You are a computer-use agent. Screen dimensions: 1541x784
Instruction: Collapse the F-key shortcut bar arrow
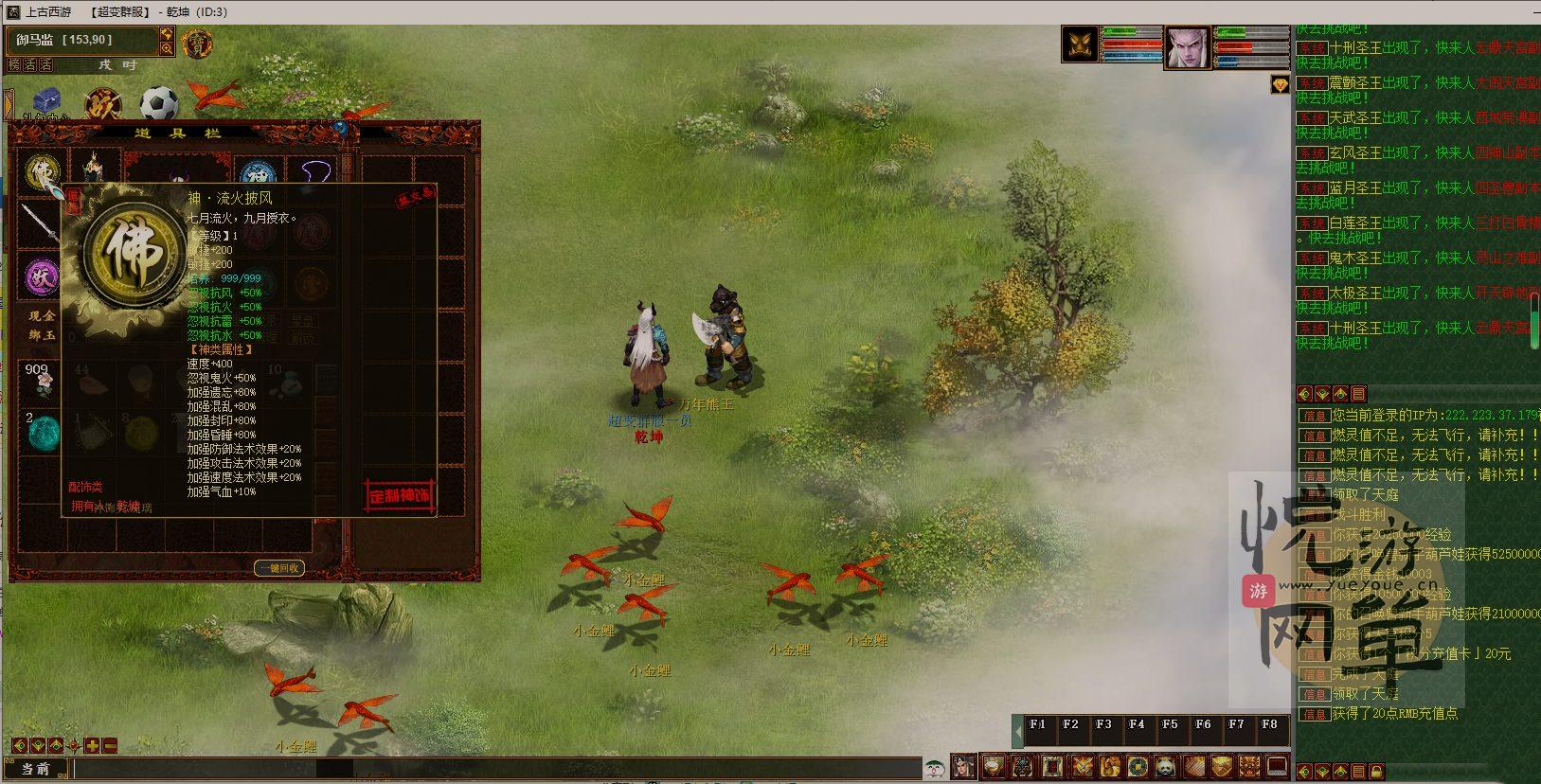click(x=1019, y=731)
